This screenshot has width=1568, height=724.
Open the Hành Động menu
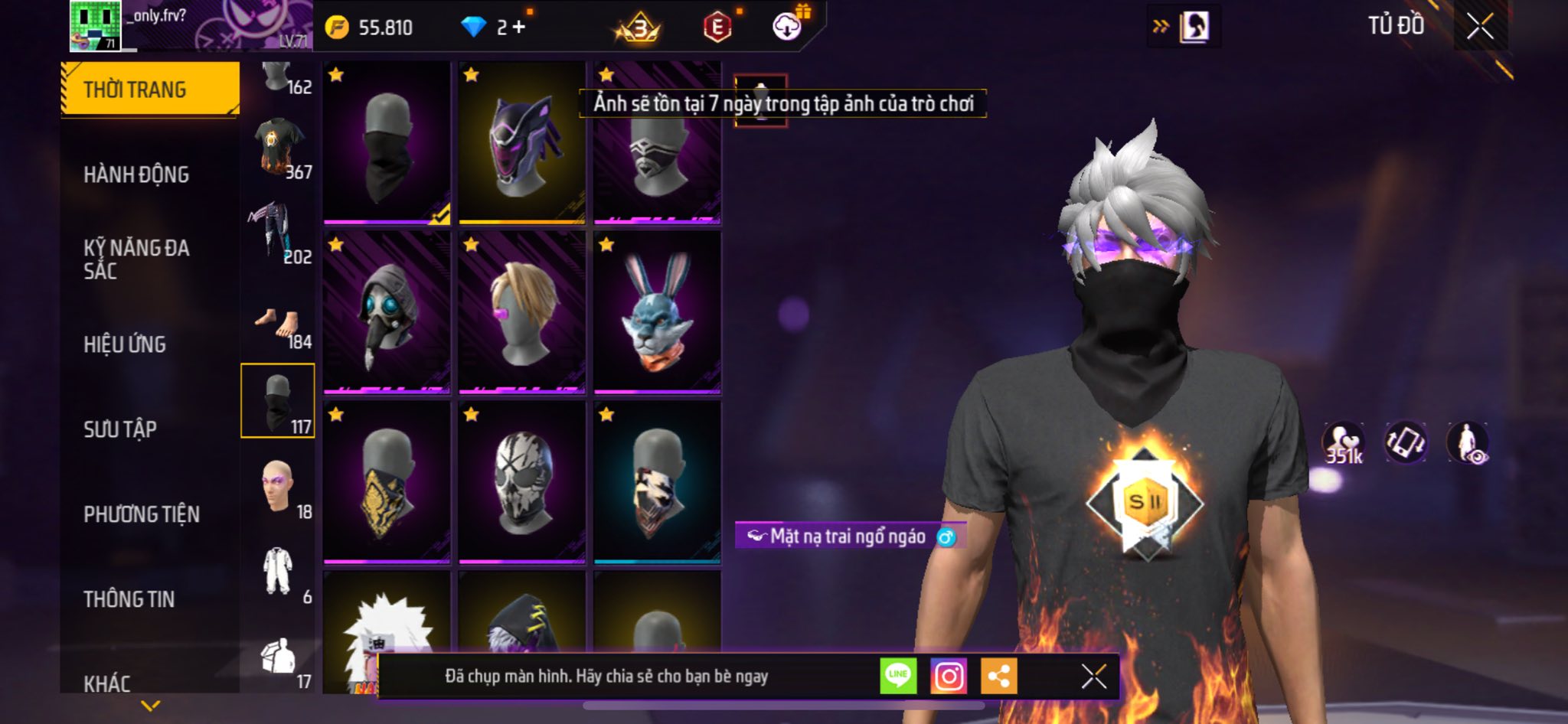(136, 174)
